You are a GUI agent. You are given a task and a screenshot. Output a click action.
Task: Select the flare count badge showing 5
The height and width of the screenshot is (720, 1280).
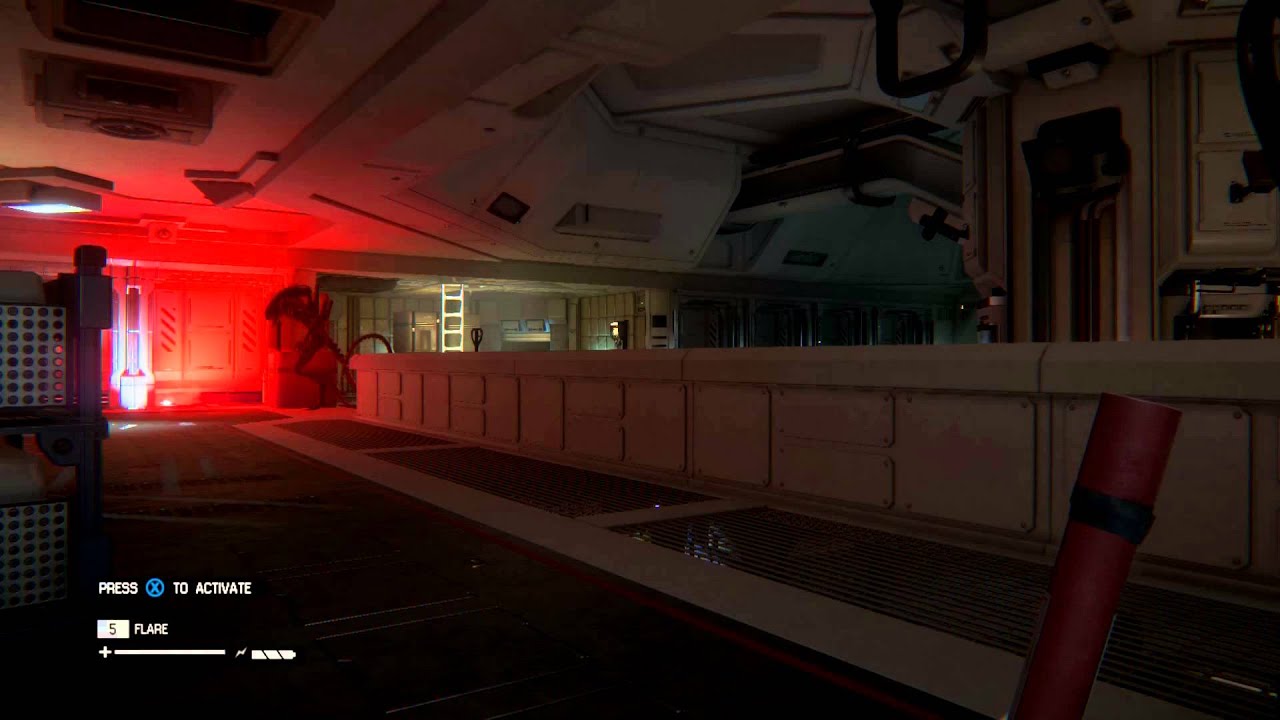(113, 628)
